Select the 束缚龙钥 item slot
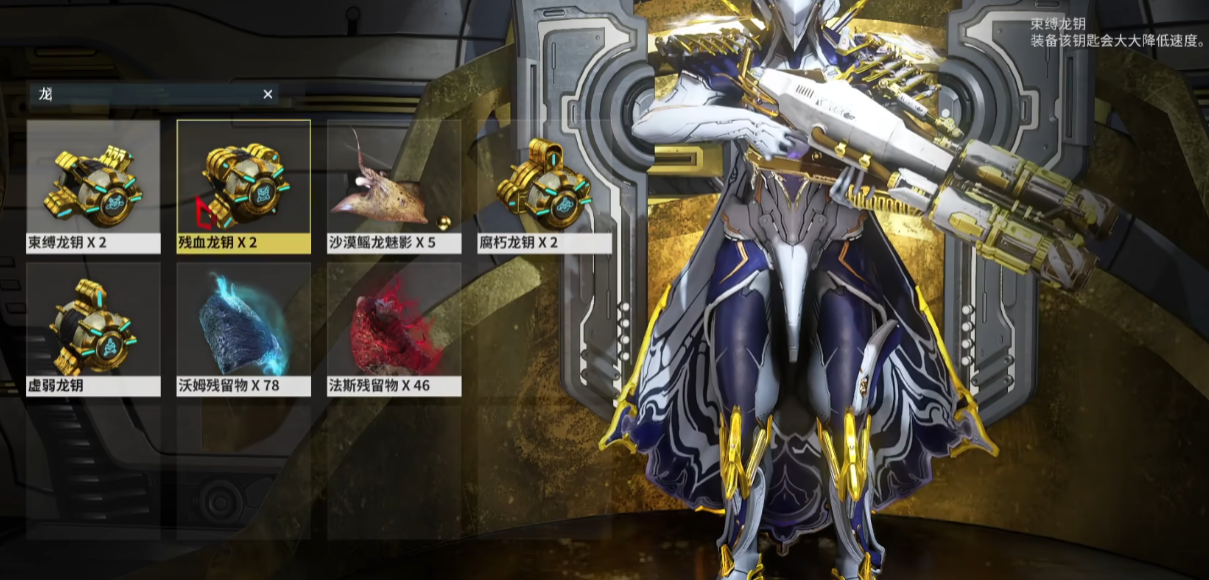Image resolution: width=1209 pixels, height=580 pixels. pos(93,186)
